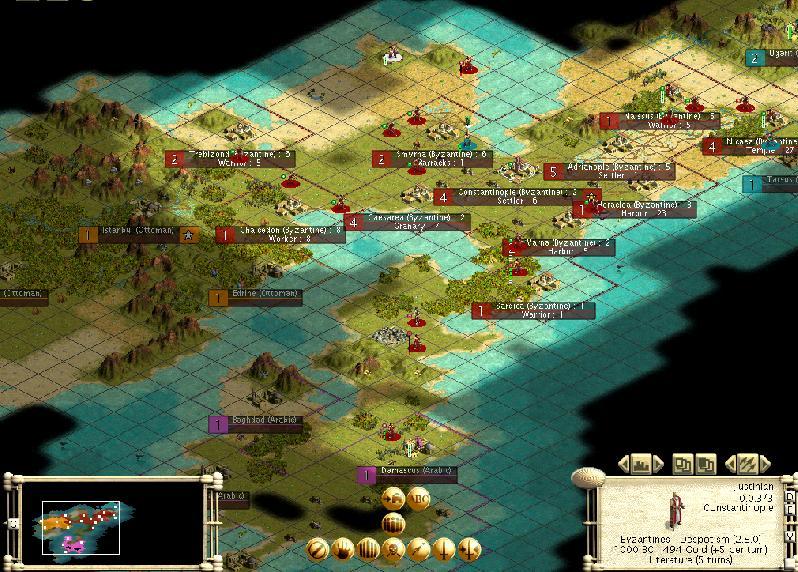Click the small knob on minimap's left frame
This screenshot has height=572, width=798.
coord(14,522)
